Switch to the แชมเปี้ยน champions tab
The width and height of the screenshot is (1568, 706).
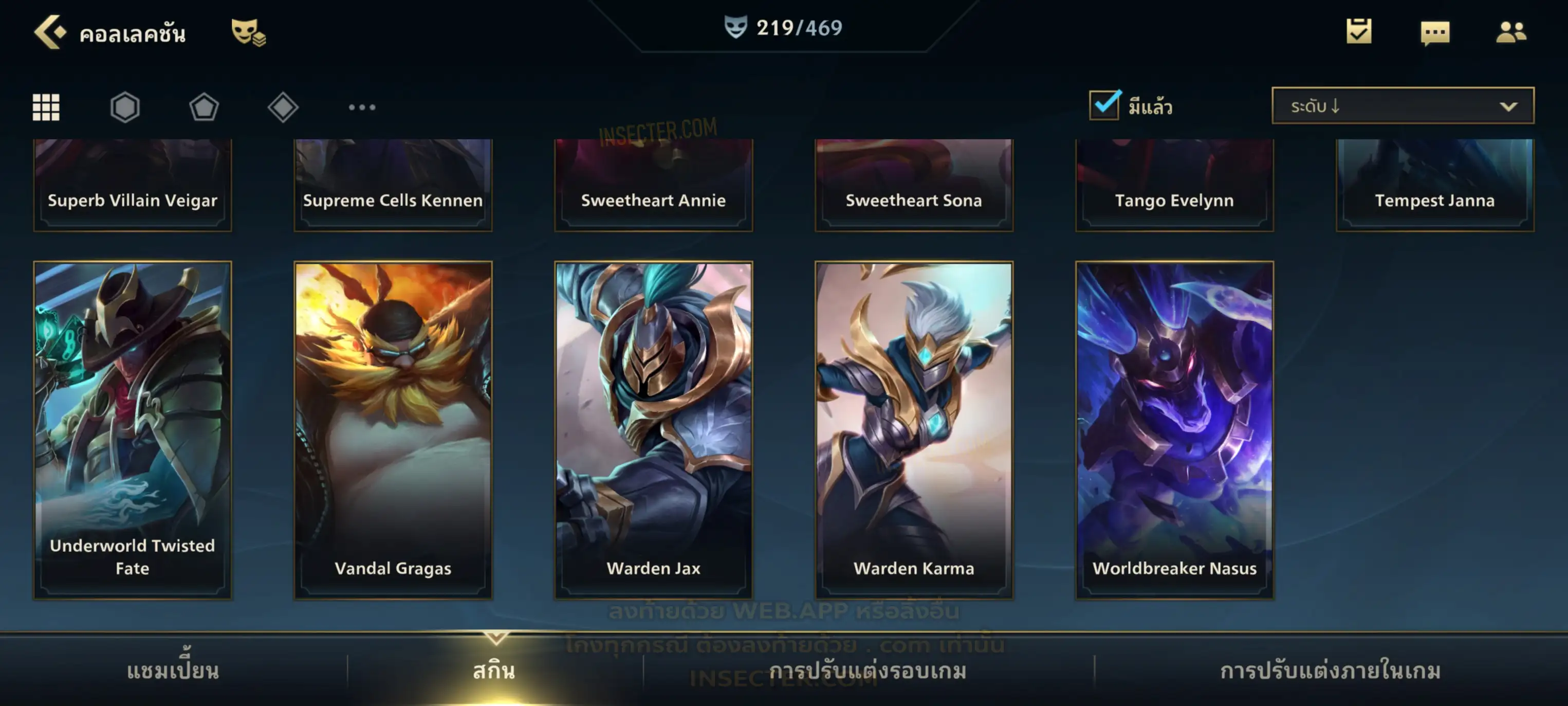tap(173, 671)
